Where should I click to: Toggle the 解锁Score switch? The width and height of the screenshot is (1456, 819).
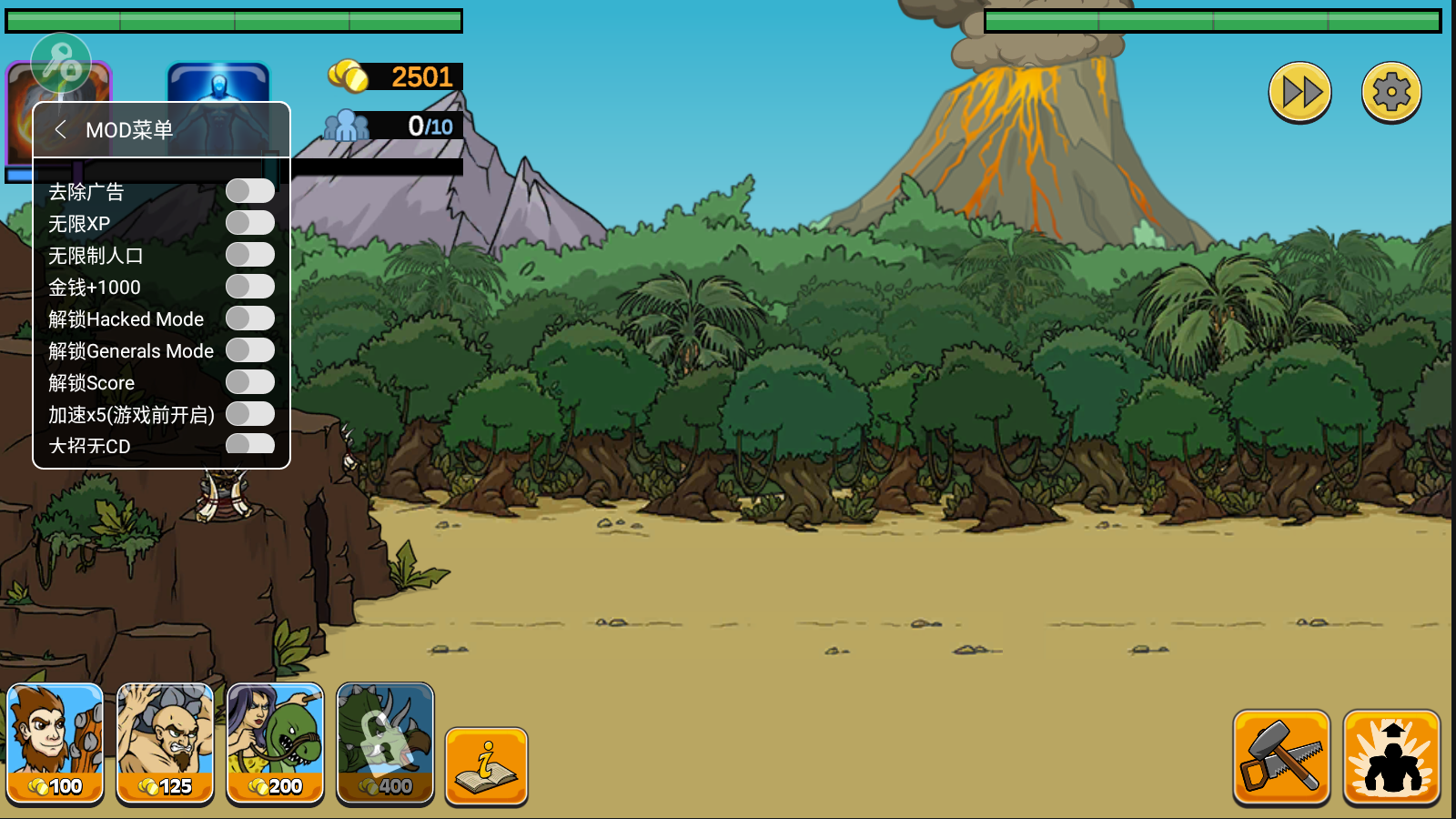250,382
